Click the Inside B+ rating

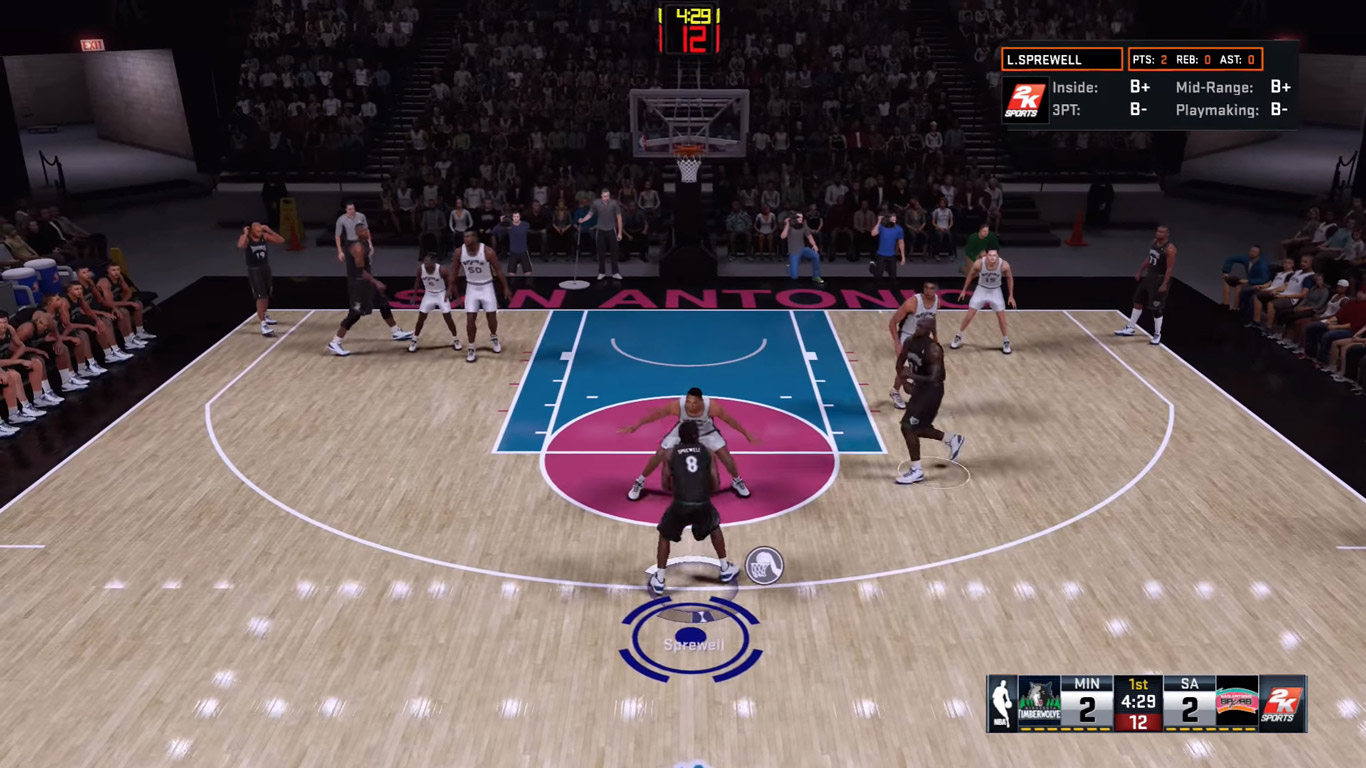point(1141,88)
